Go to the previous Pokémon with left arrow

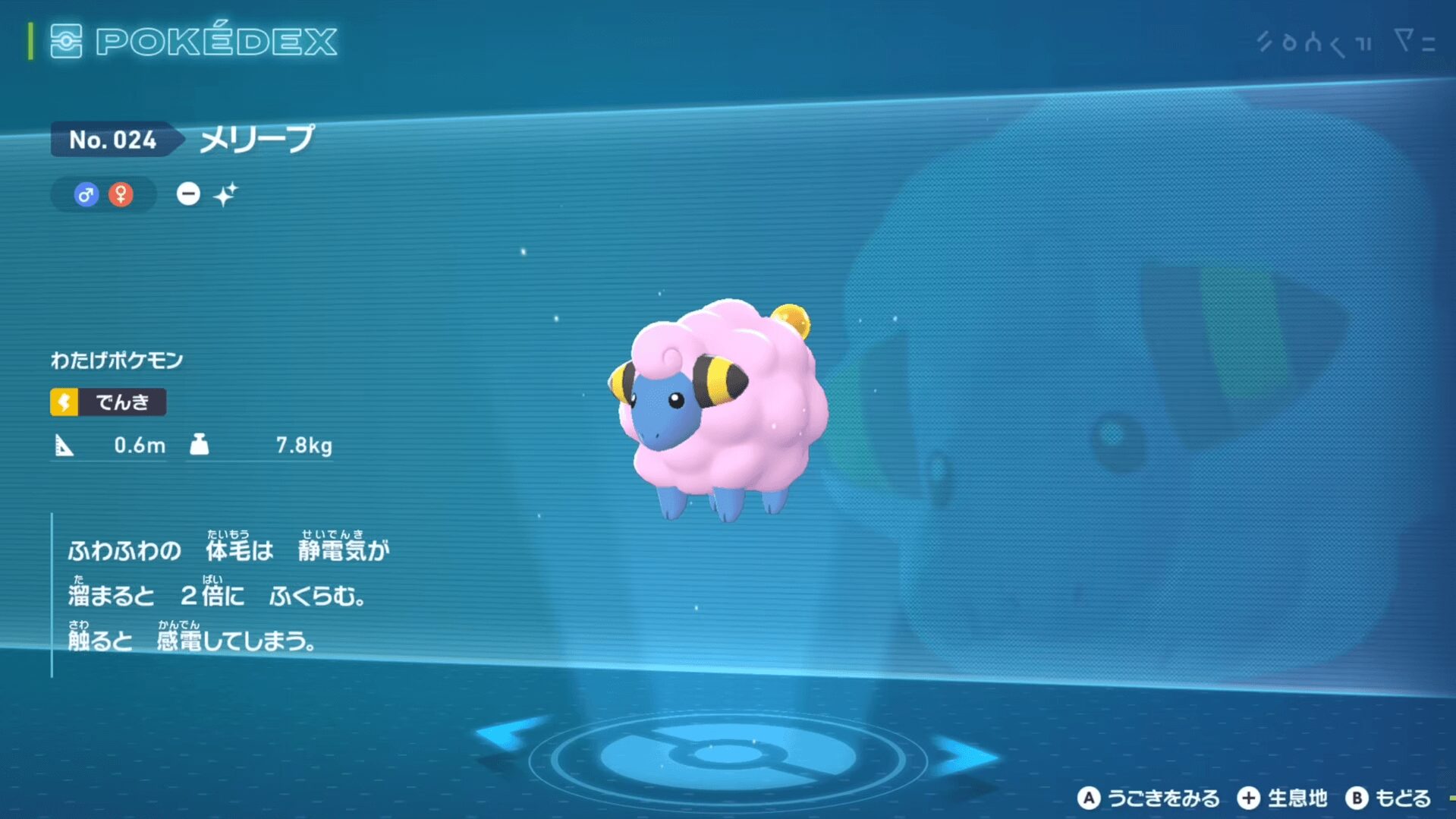click(x=505, y=734)
